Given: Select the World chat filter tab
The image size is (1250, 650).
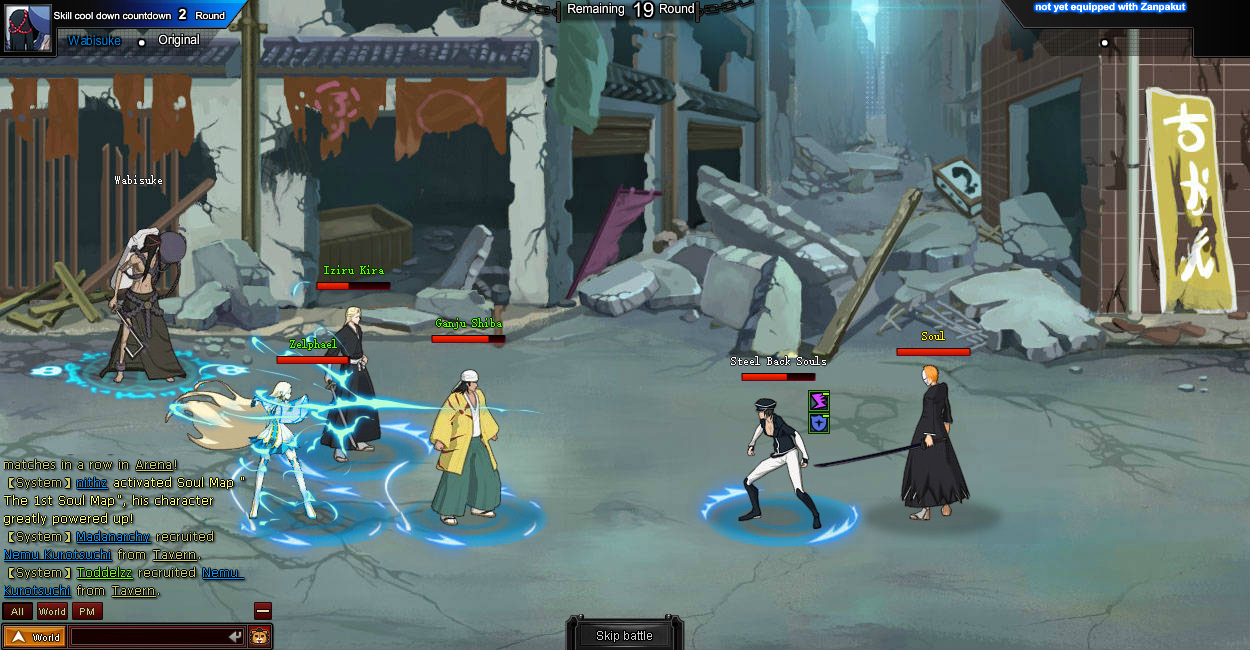Looking at the screenshot, I should [x=52, y=611].
